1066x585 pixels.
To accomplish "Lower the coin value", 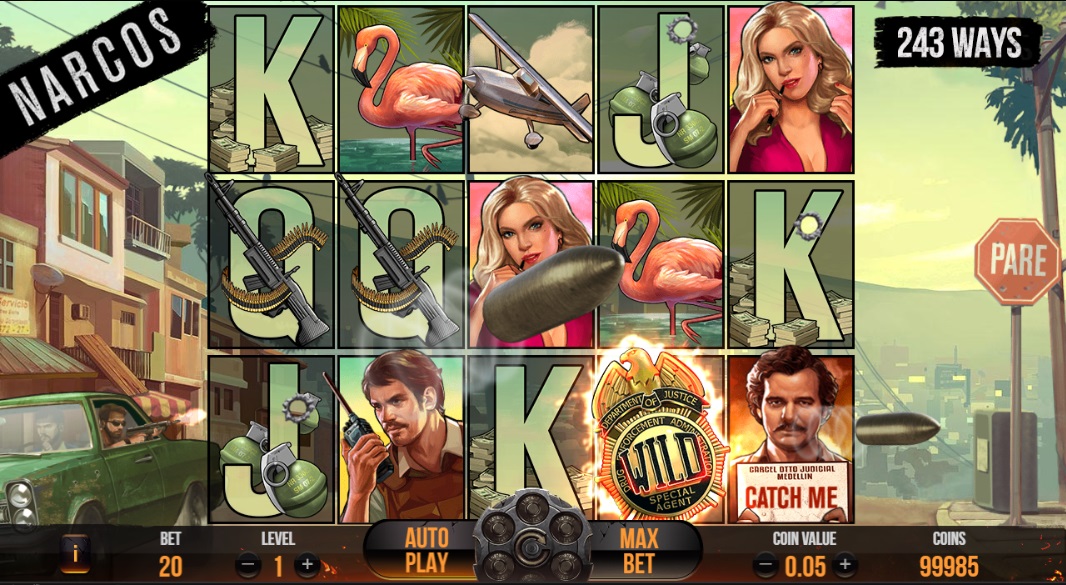I will [x=765, y=566].
